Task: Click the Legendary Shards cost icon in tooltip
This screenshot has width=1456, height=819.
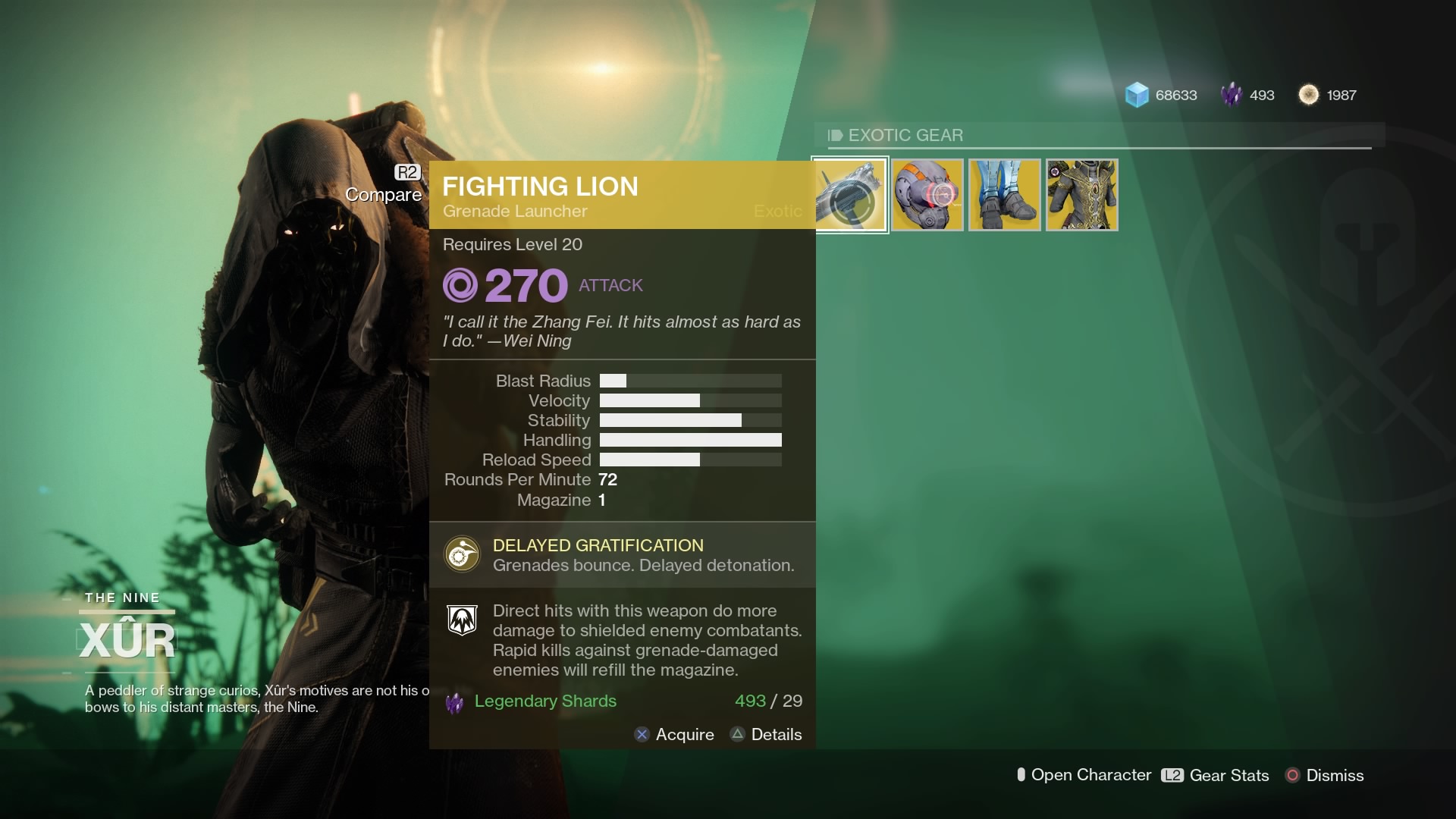Action: coord(455,701)
